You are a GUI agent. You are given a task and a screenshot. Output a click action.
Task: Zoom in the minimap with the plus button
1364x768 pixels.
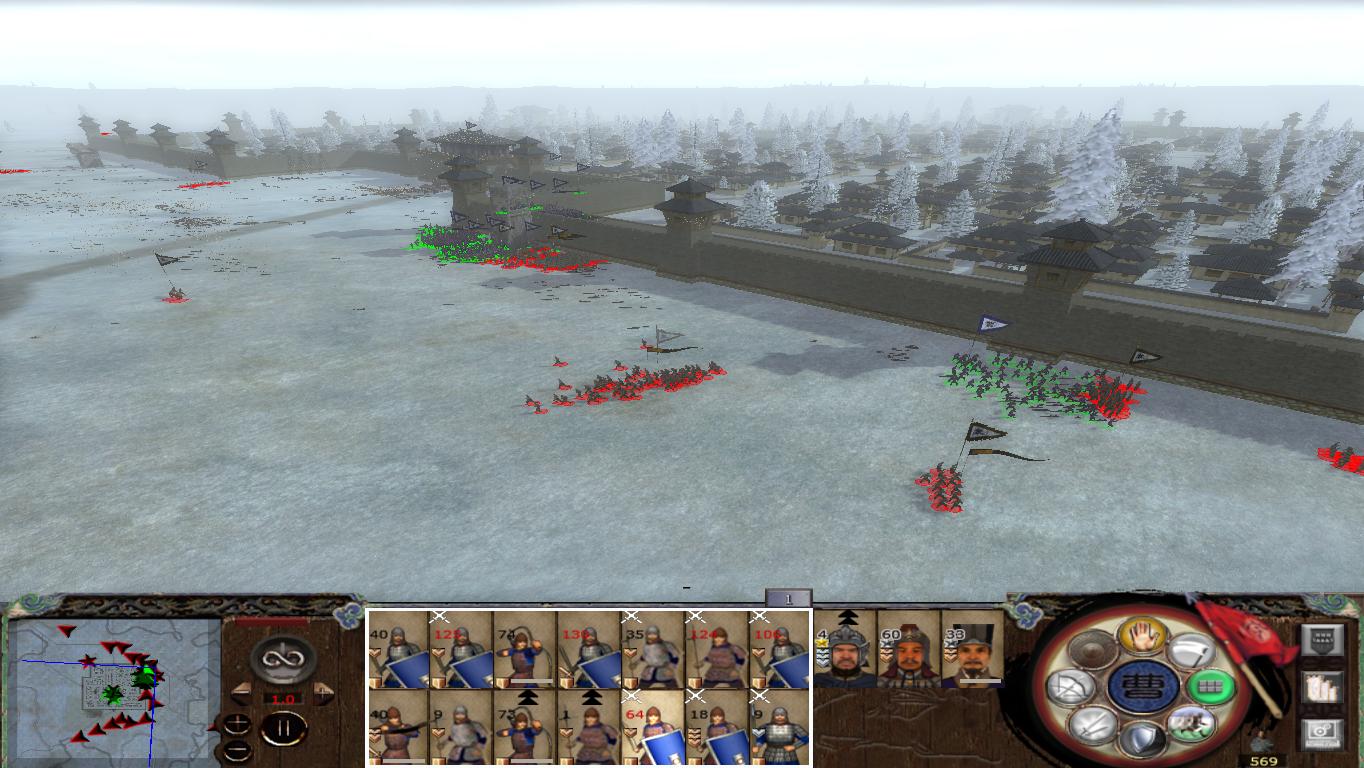click(237, 725)
